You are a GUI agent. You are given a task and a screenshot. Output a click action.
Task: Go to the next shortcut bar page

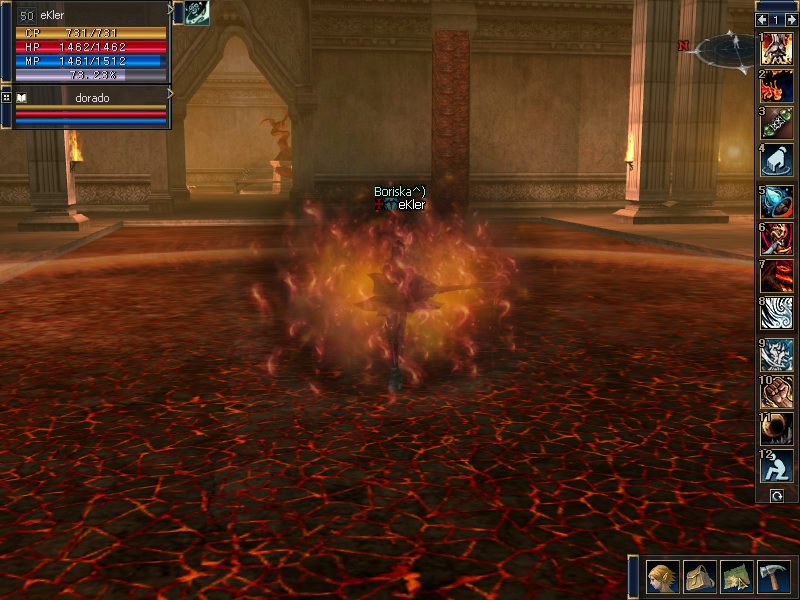[790, 19]
